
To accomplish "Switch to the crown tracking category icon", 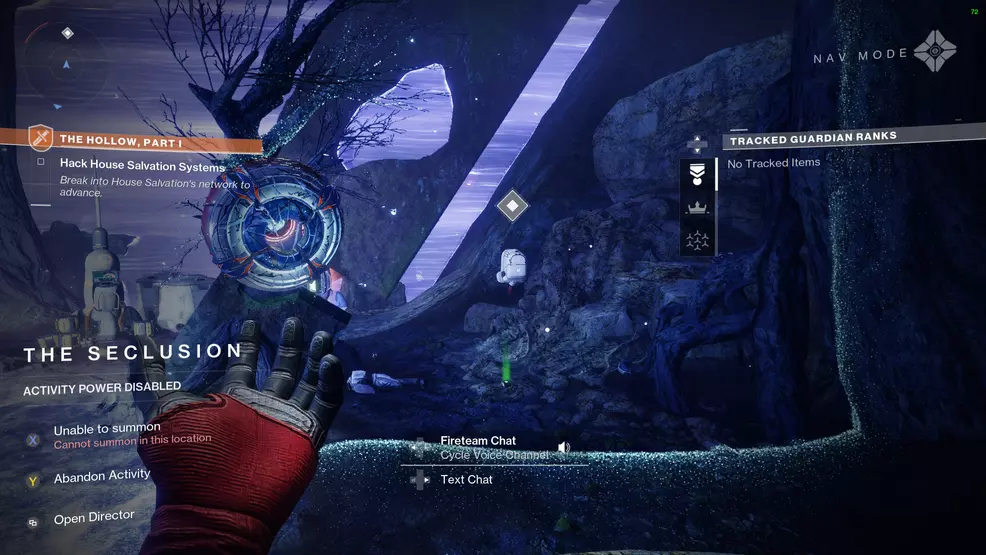I will pyautogui.click(x=697, y=207).
